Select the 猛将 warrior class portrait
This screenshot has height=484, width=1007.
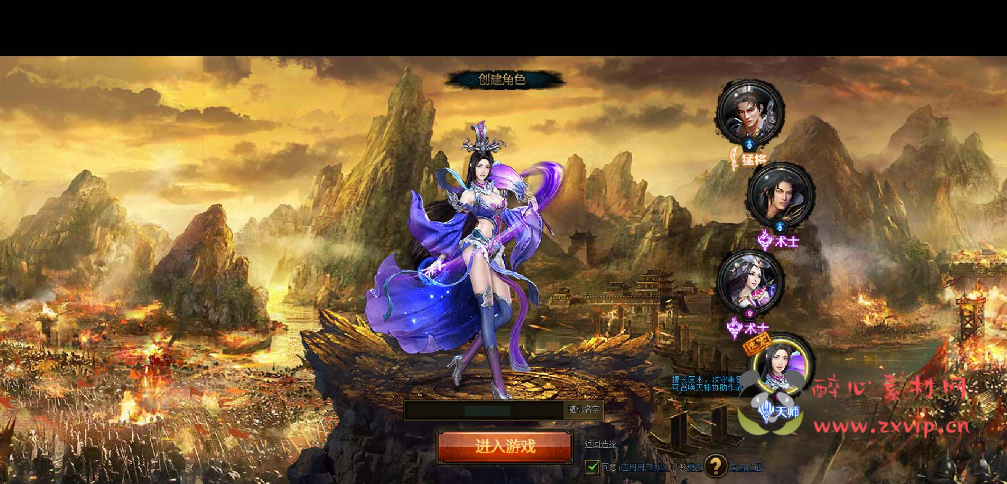(x=749, y=111)
